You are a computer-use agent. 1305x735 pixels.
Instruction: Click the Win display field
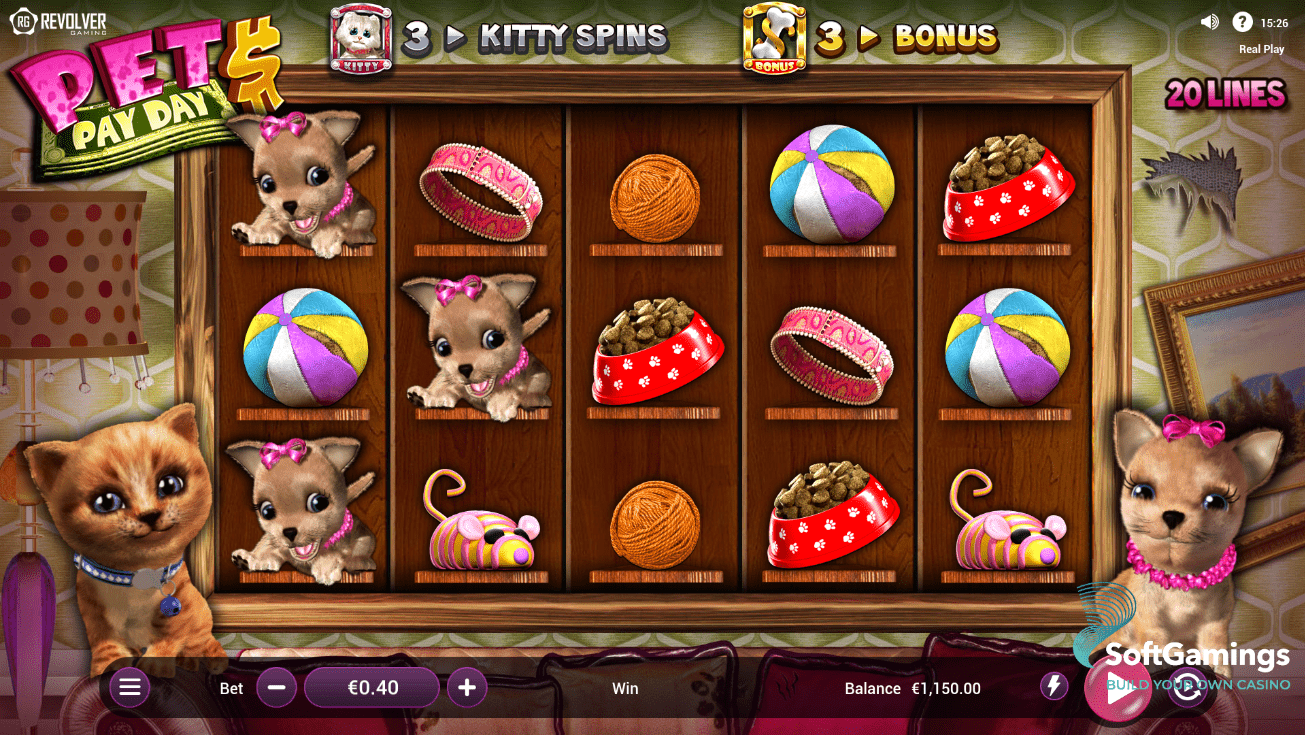(625, 688)
